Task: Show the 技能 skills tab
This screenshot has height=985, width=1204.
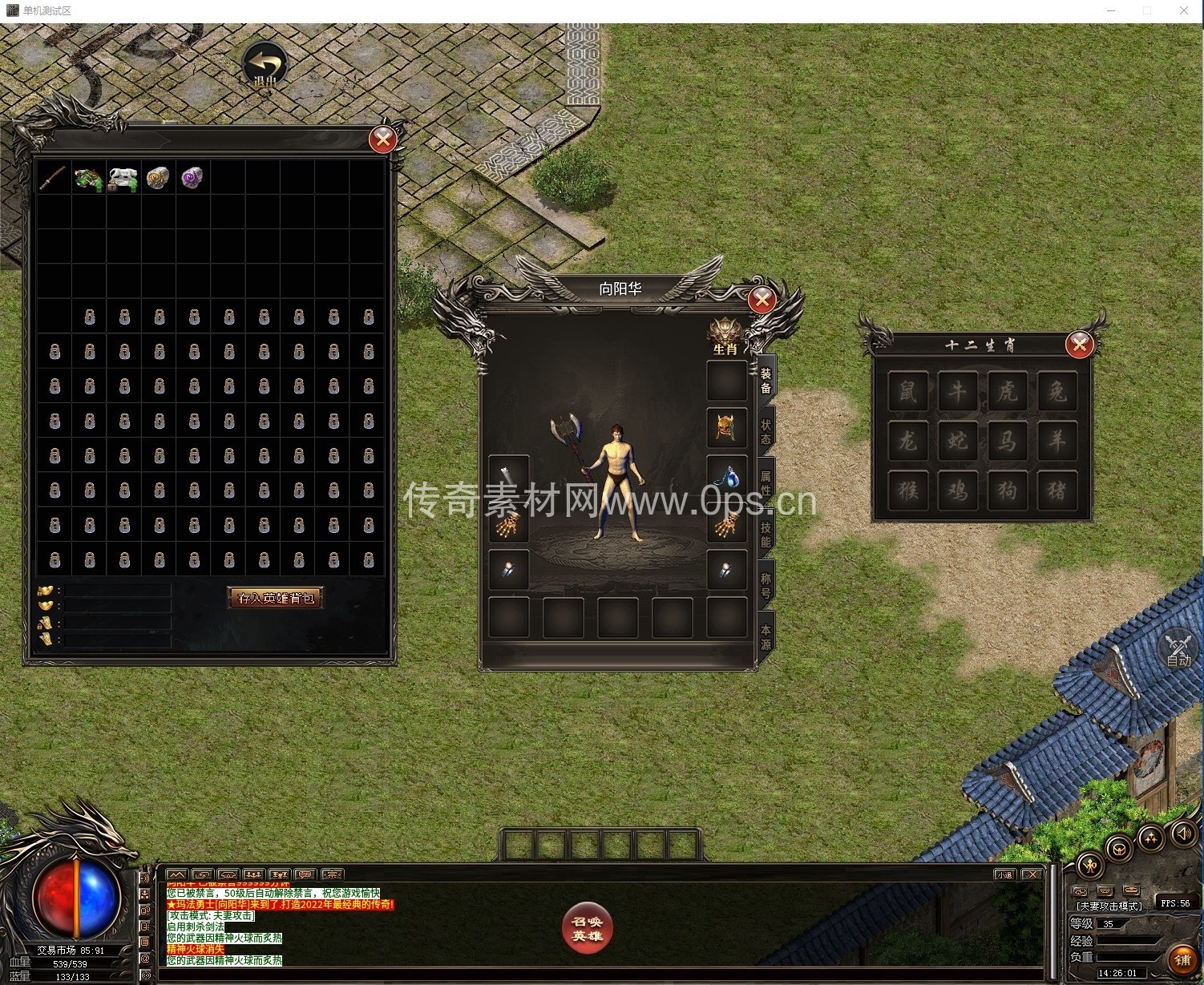Action: coord(766,534)
